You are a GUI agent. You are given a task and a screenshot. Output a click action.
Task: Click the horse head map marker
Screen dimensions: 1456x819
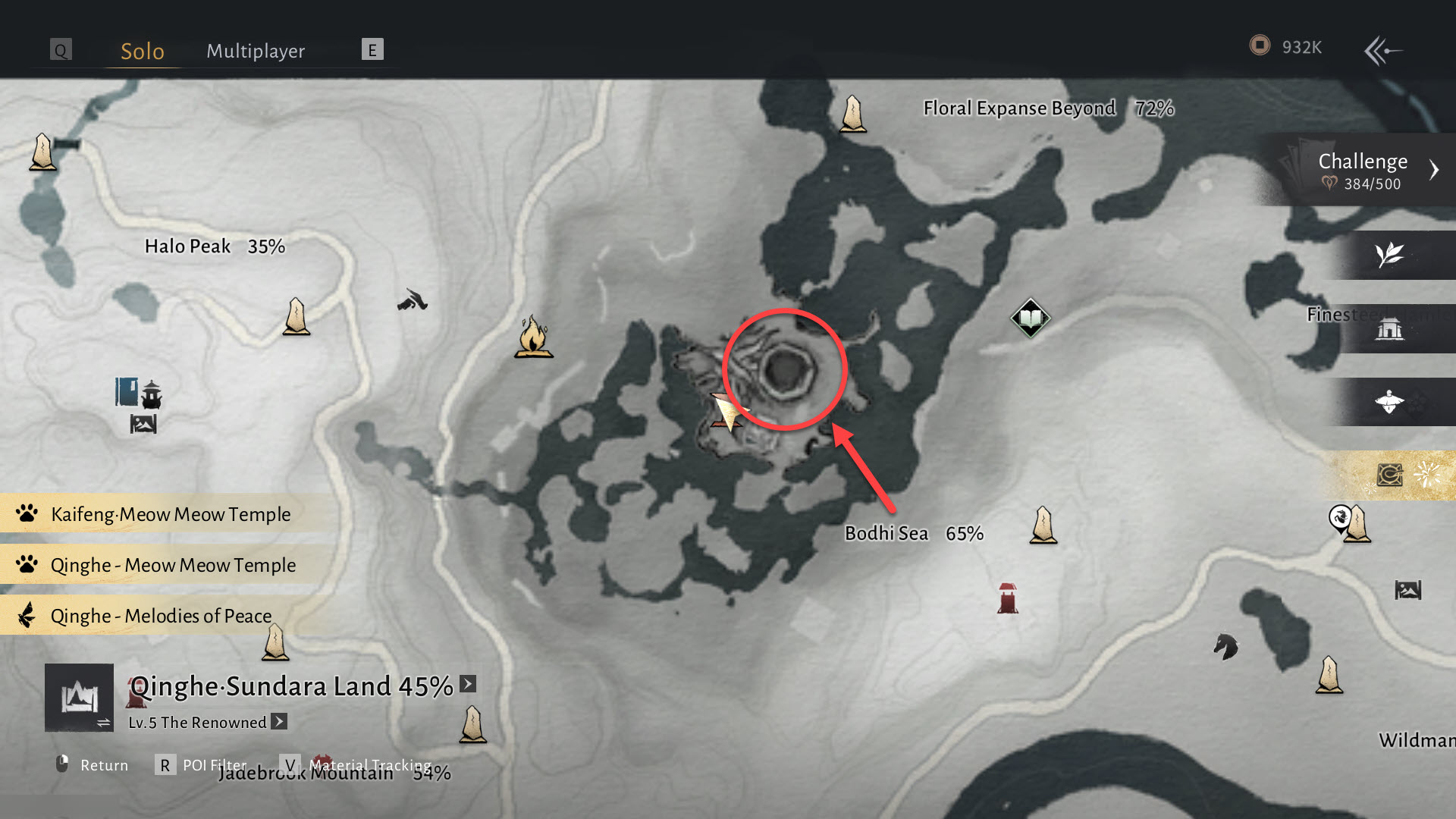tap(1225, 647)
